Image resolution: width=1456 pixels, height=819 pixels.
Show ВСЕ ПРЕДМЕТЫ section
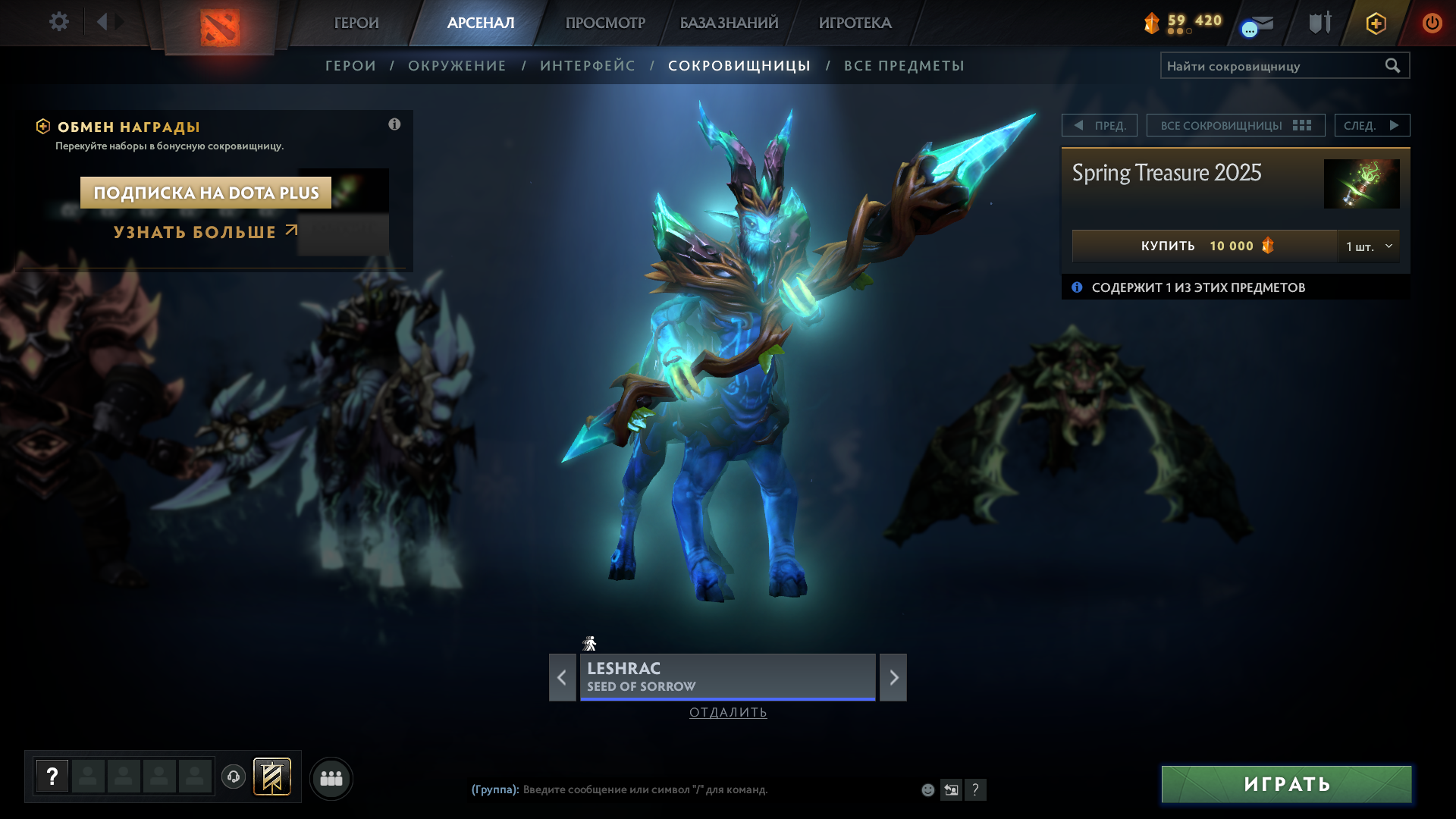coord(904,66)
